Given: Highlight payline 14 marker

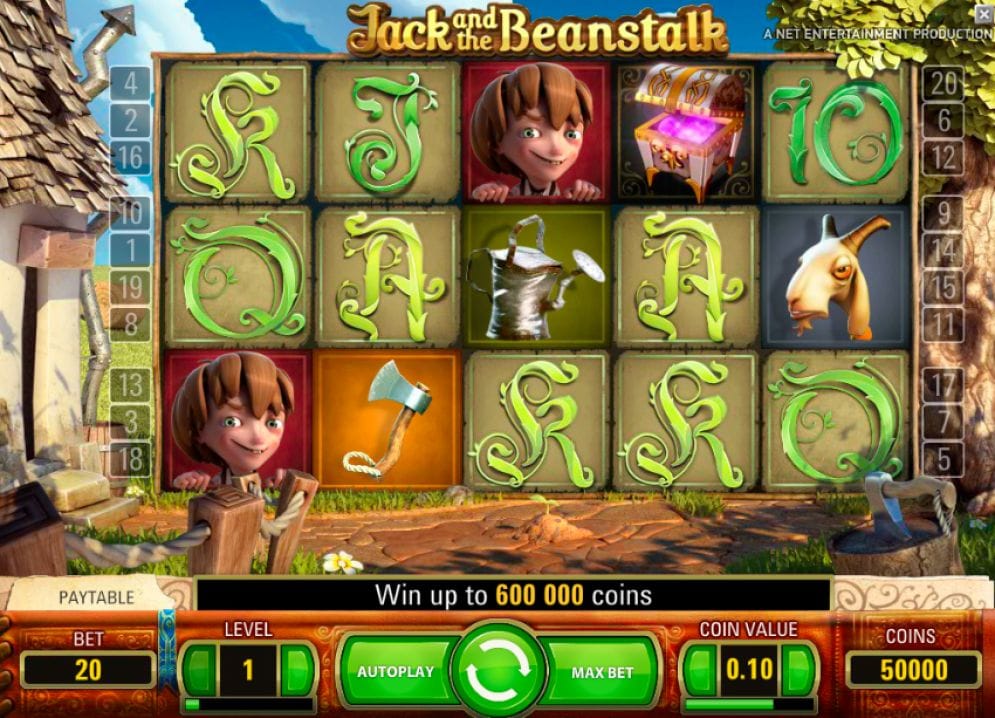Looking at the screenshot, I should 942,250.
